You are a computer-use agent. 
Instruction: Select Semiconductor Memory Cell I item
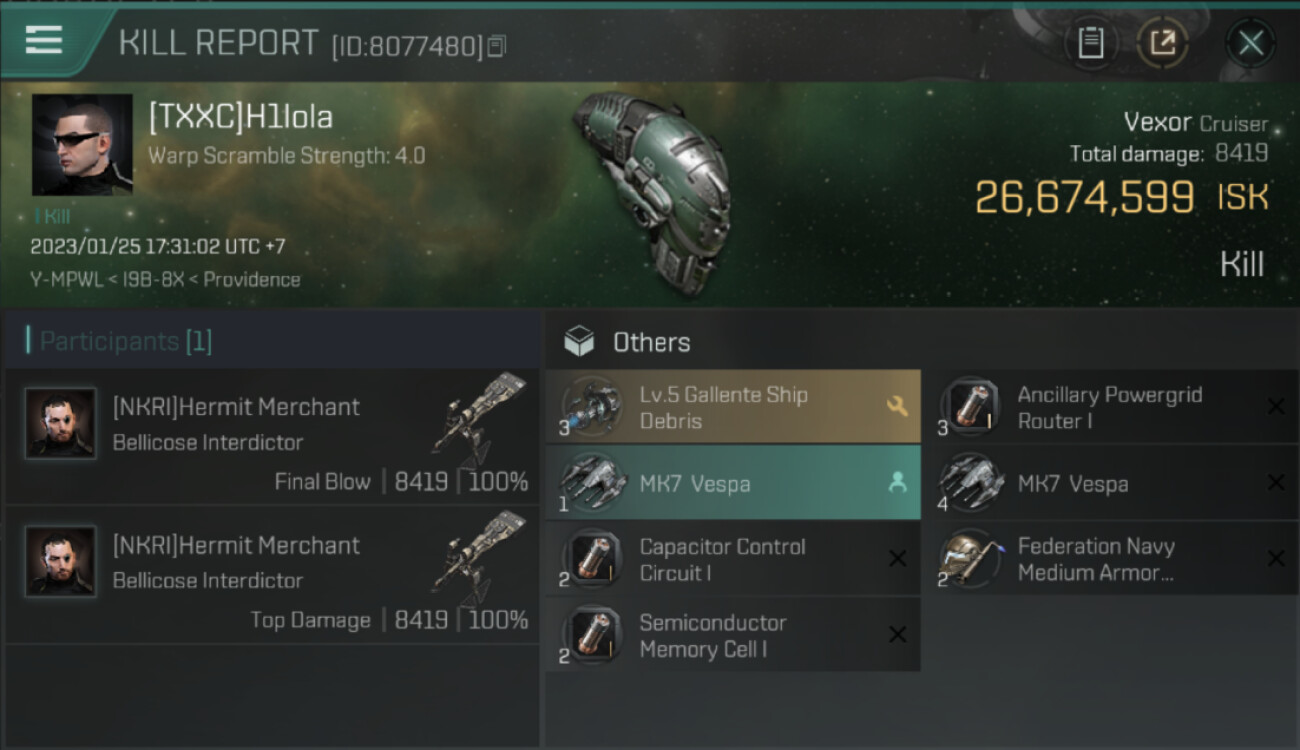point(733,636)
